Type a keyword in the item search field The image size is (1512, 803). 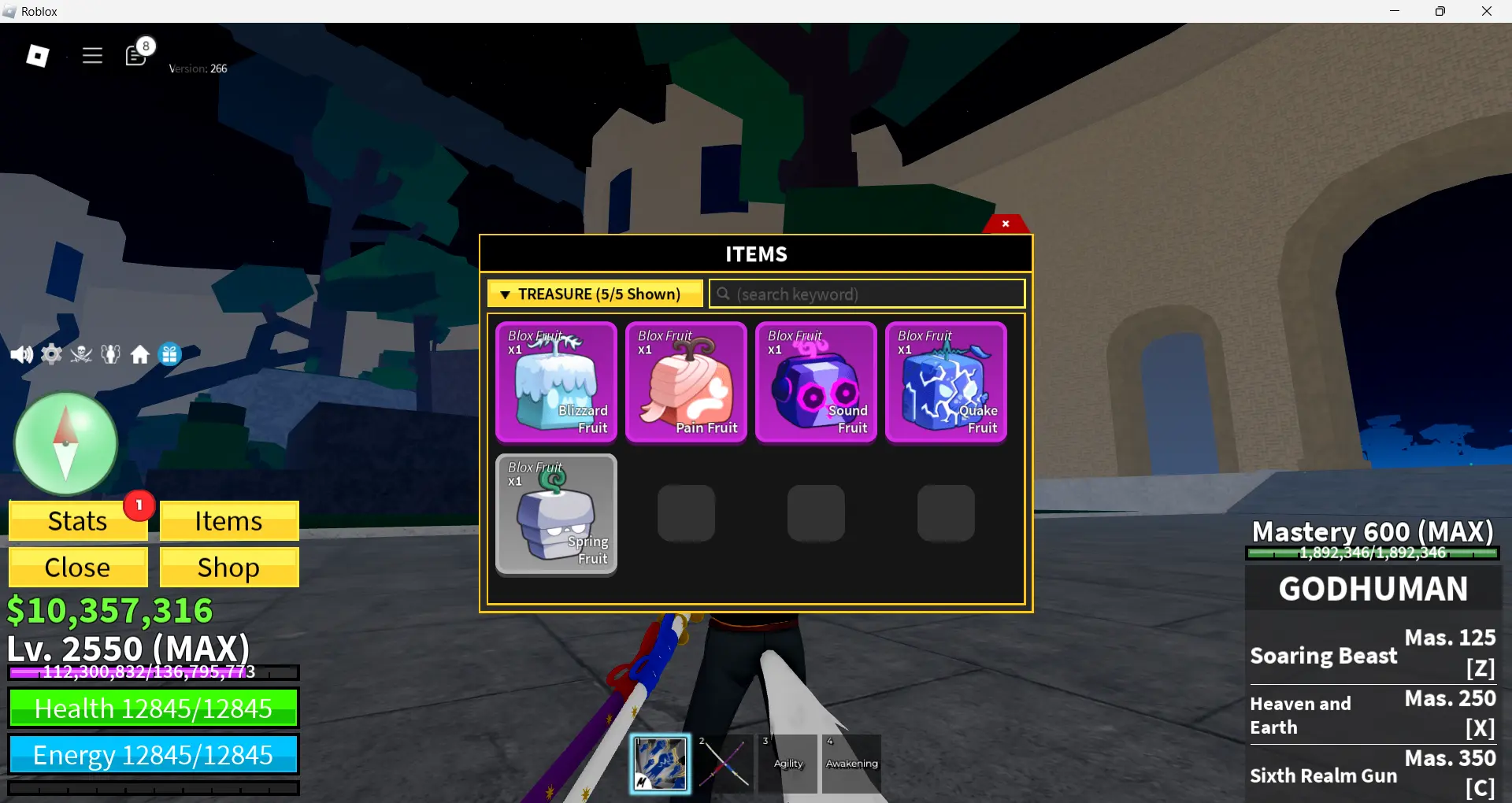866,294
